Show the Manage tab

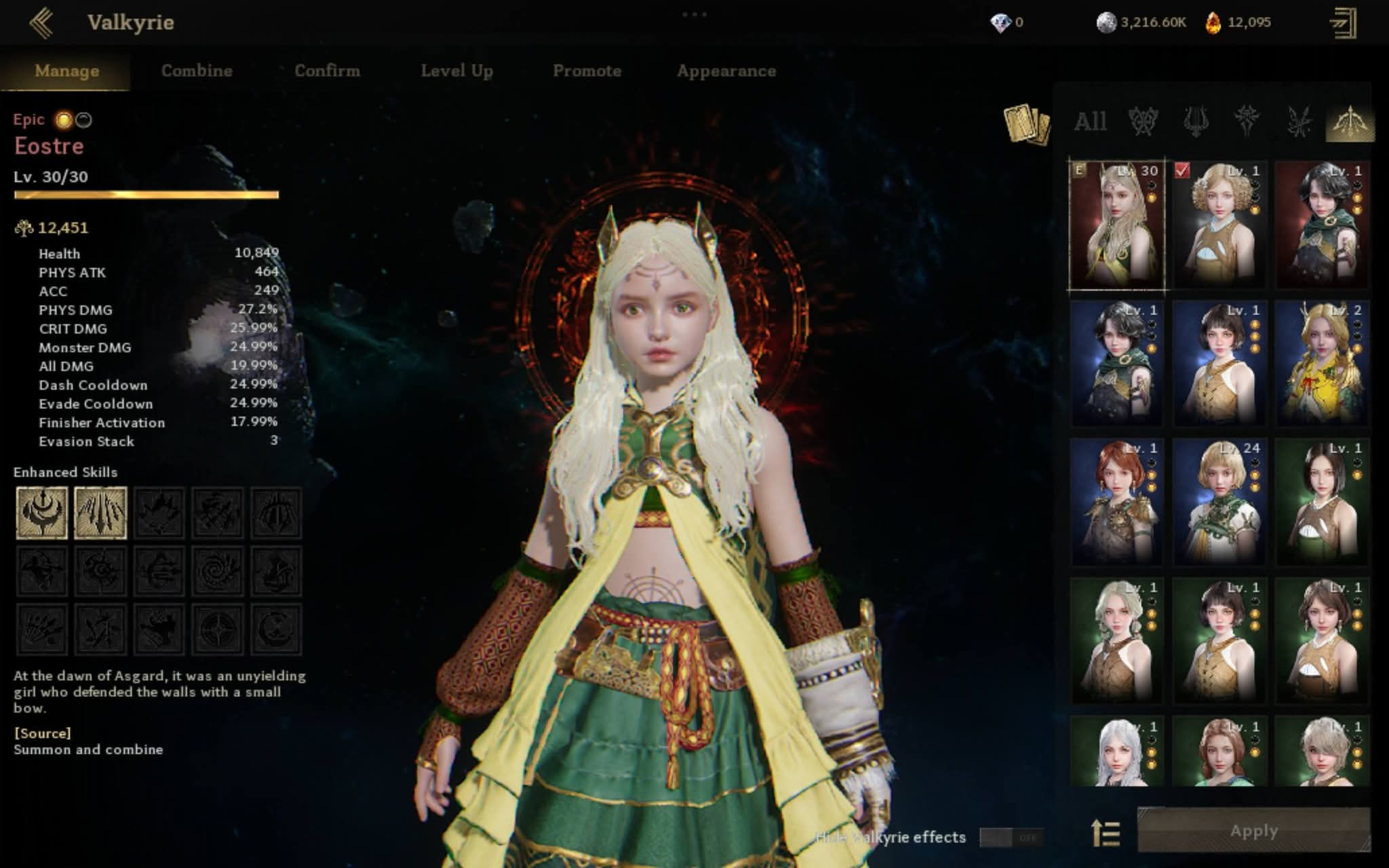click(x=66, y=71)
